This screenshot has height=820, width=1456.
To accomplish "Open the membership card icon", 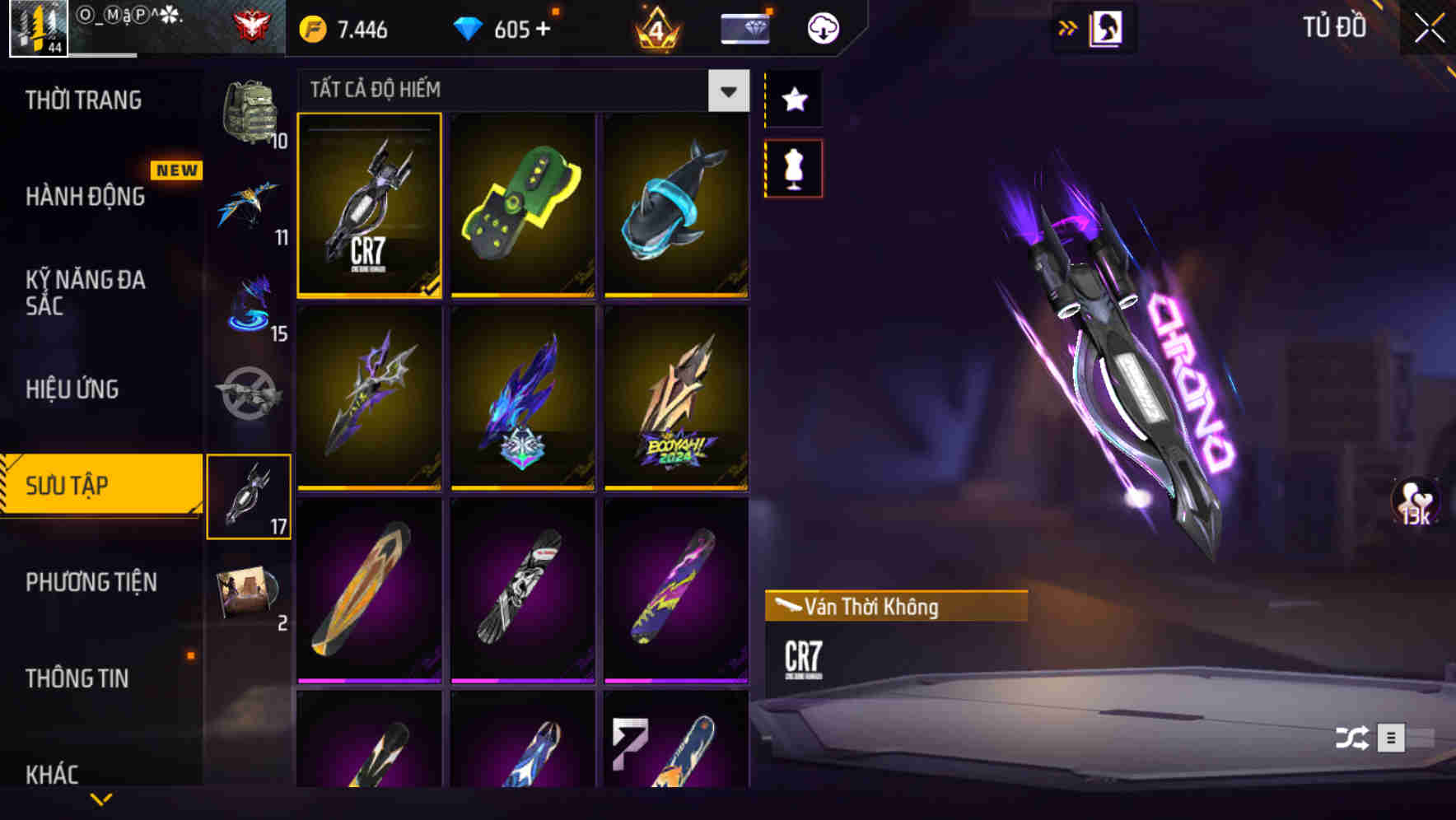I will click(x=744, y=27).
